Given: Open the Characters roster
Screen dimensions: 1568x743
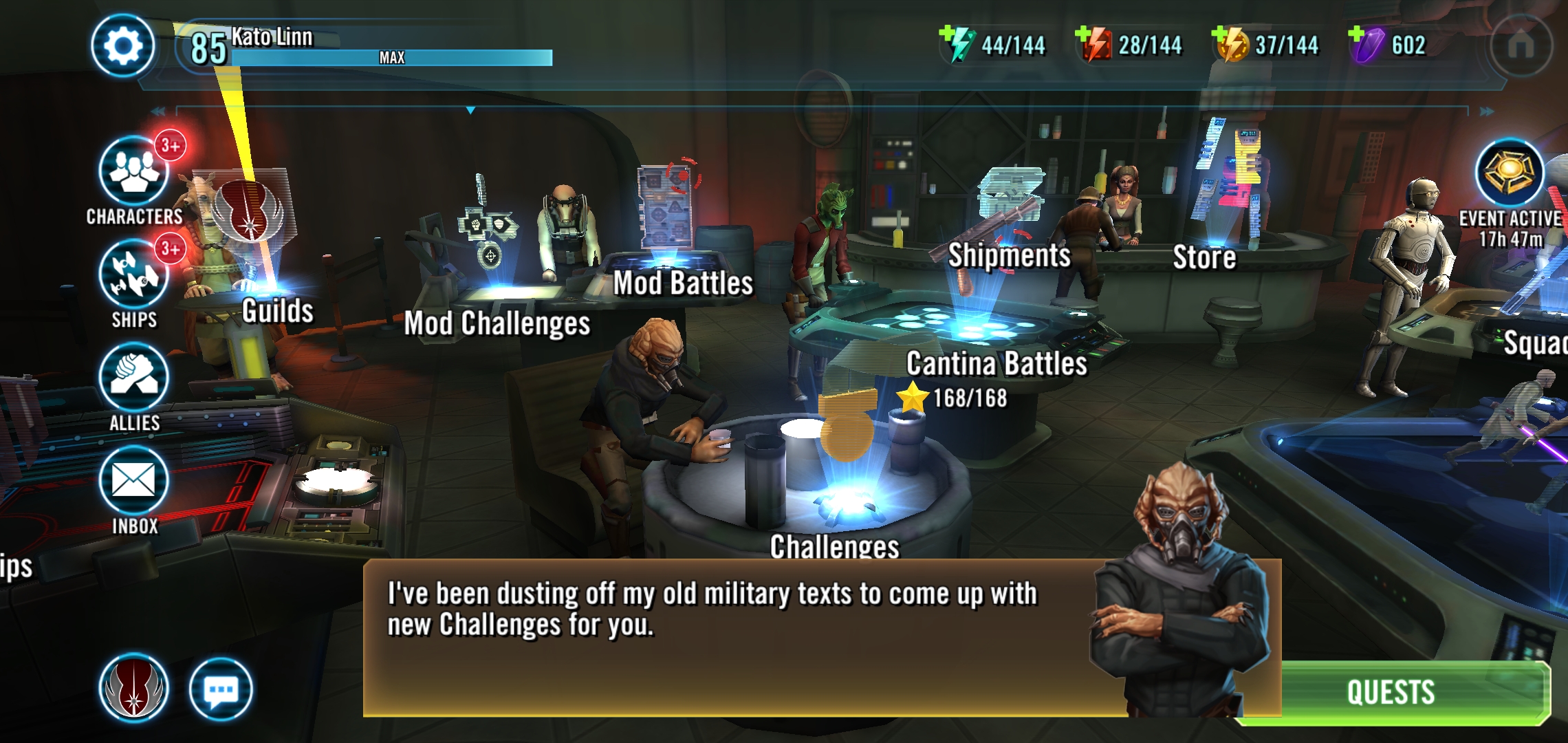Looking at the screenshot, I should tap(134, 172).
